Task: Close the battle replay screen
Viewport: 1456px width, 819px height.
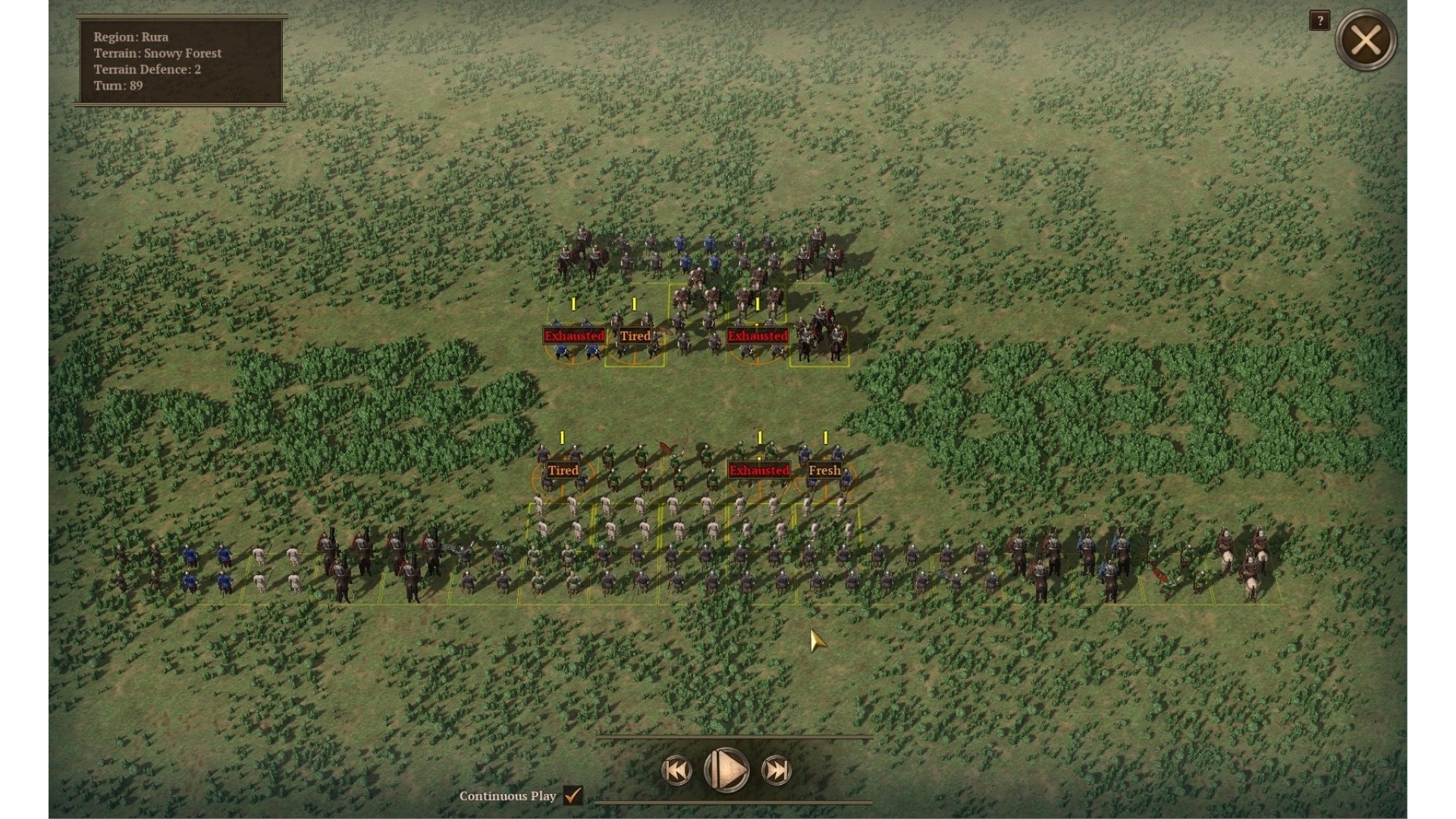Action: click(1365, 40)
